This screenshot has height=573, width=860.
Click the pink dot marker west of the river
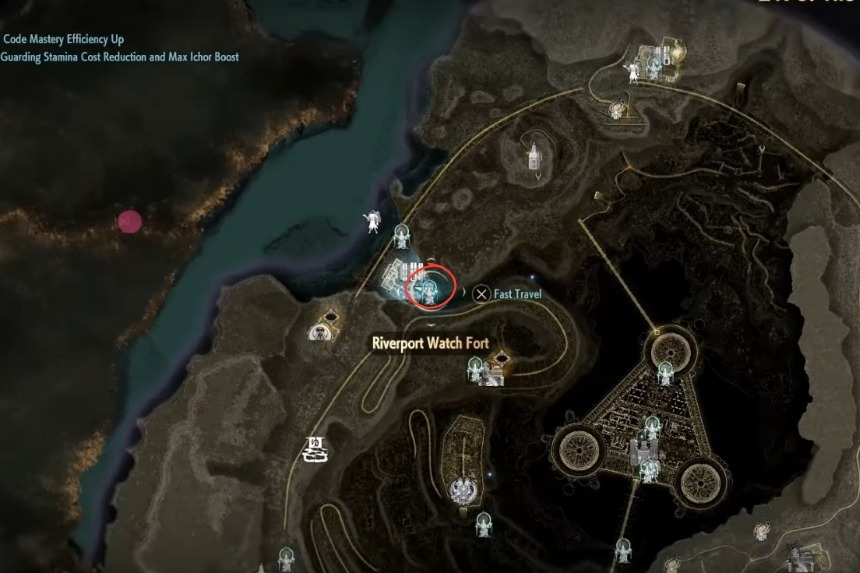129,222
